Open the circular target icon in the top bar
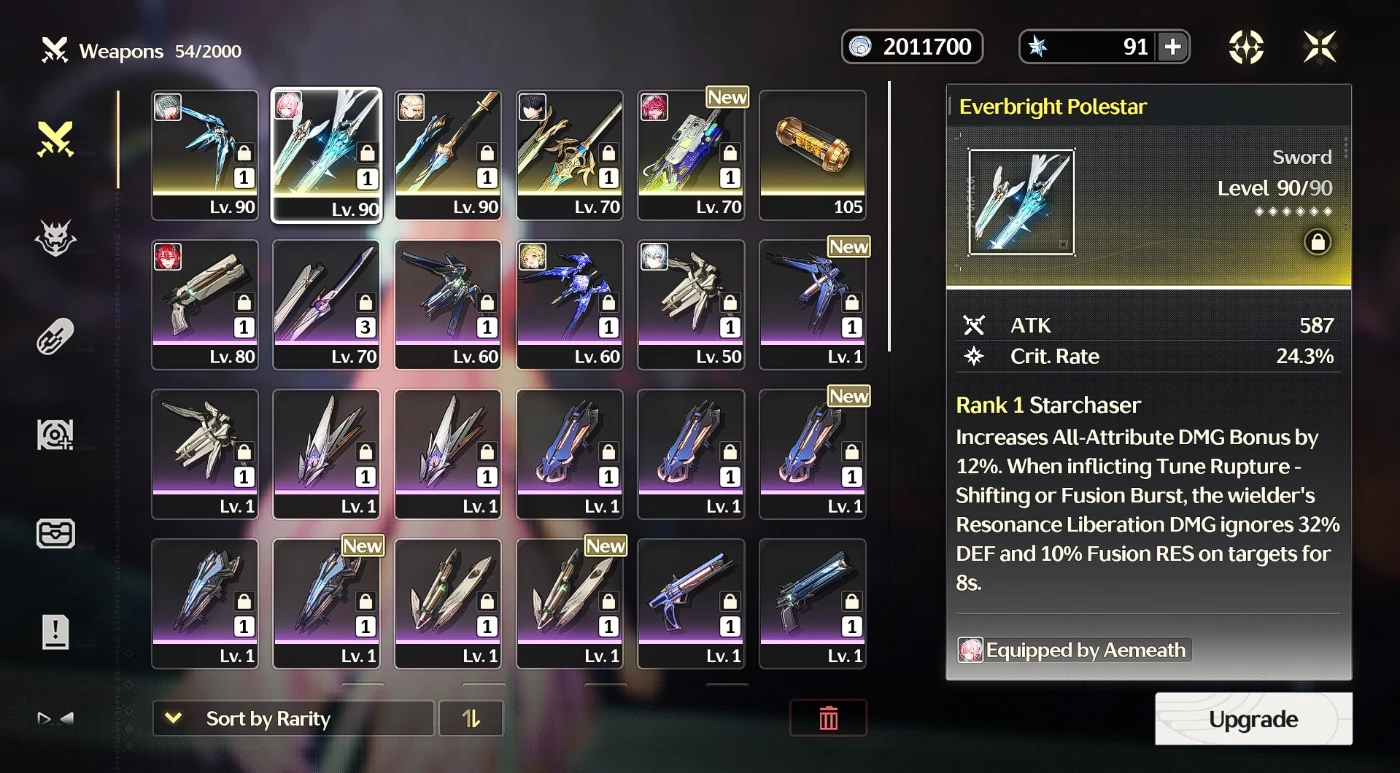 pyautogui.click(x=1246, y=47)
